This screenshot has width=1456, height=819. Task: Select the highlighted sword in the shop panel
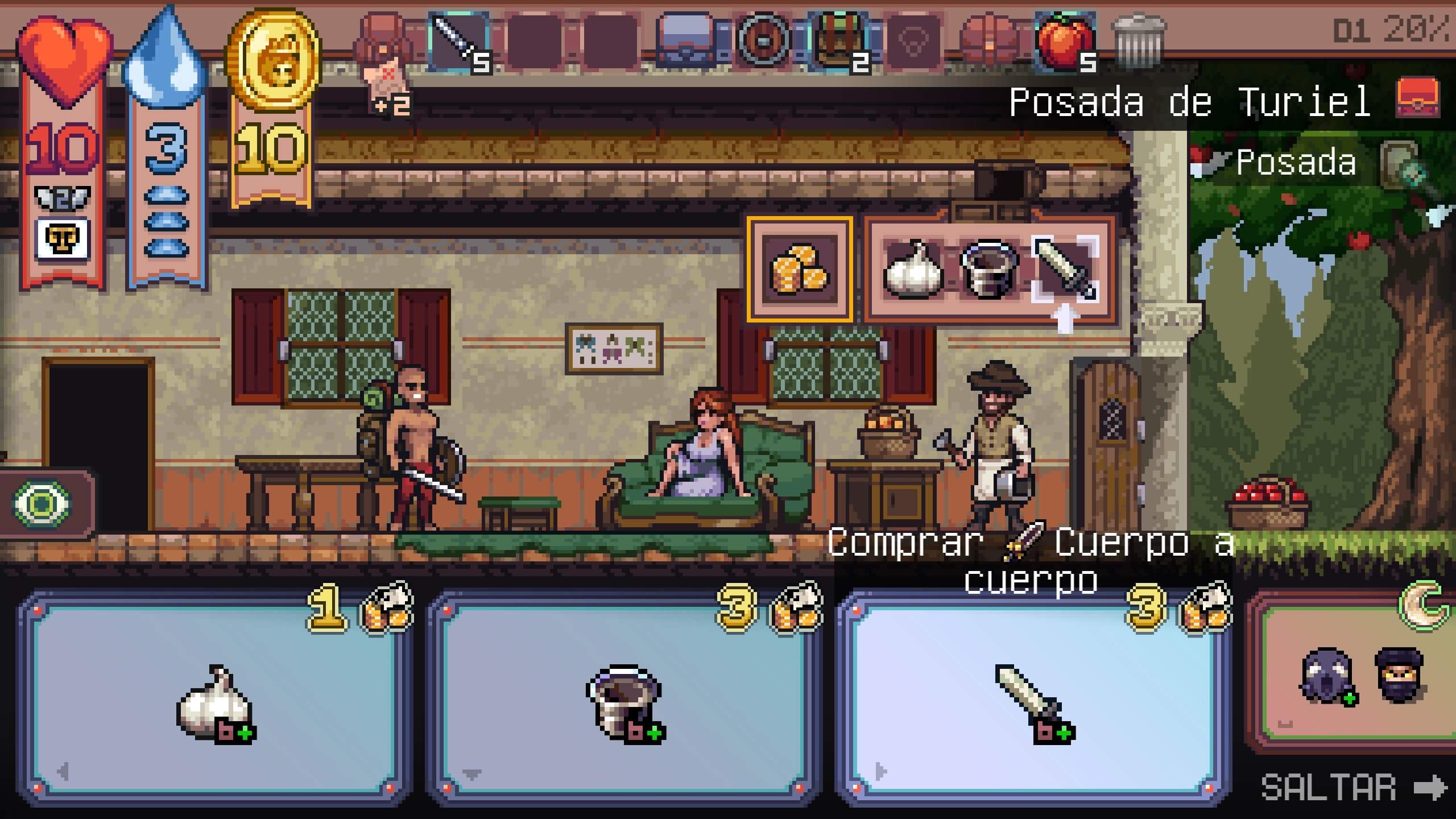click(x=1065, y=270)
